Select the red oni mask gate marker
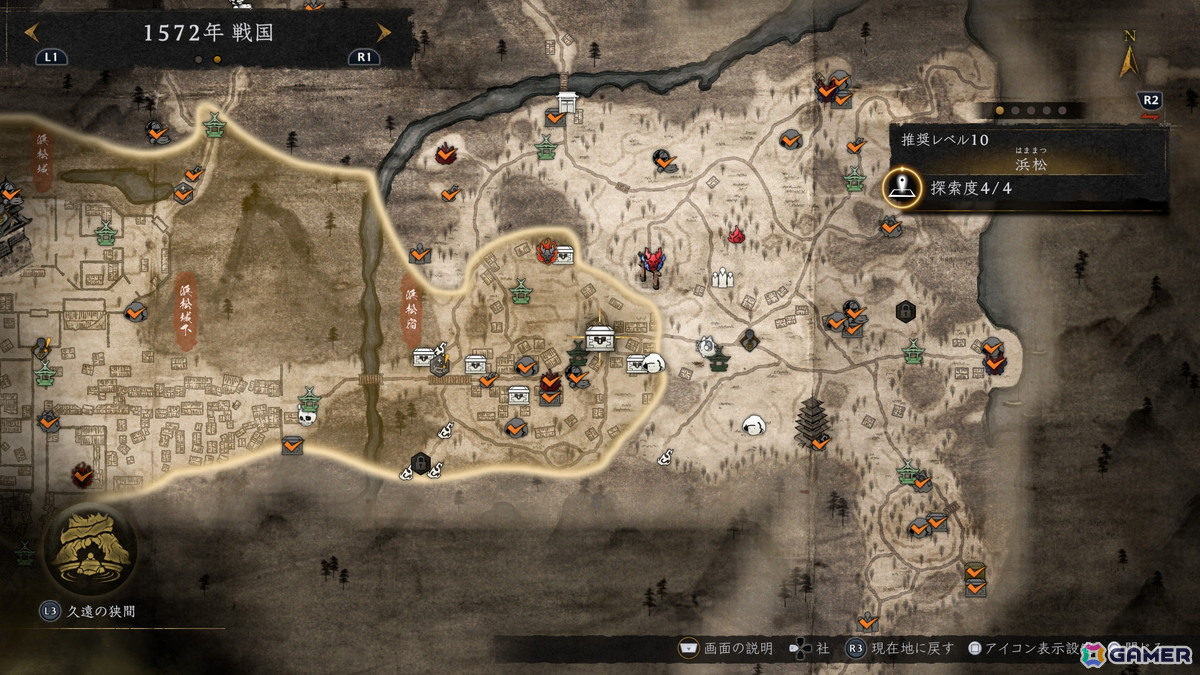 (654, 264)
